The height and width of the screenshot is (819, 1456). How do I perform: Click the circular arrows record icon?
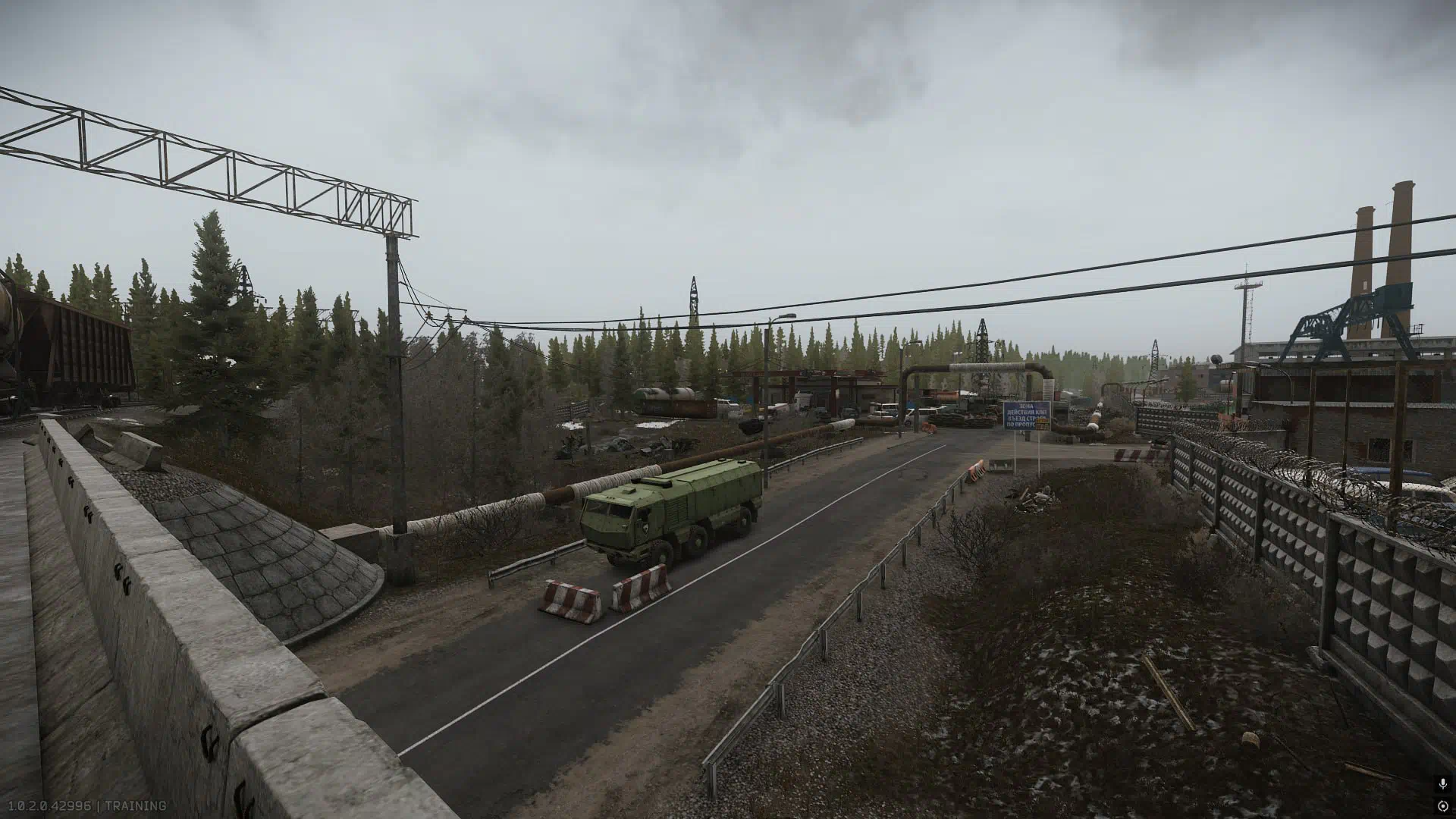[x=1442, y=805]
